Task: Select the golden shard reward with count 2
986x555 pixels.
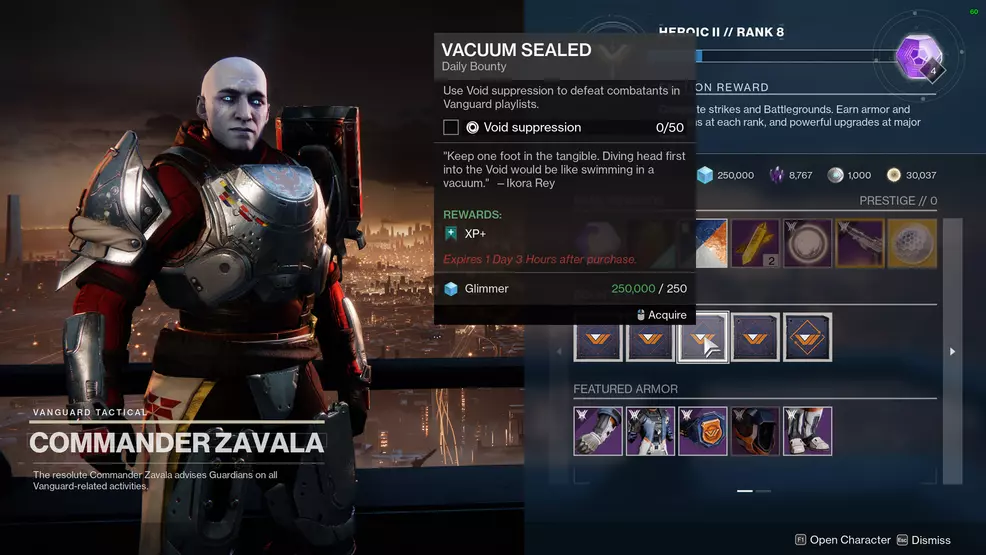Action: [755, 244]
